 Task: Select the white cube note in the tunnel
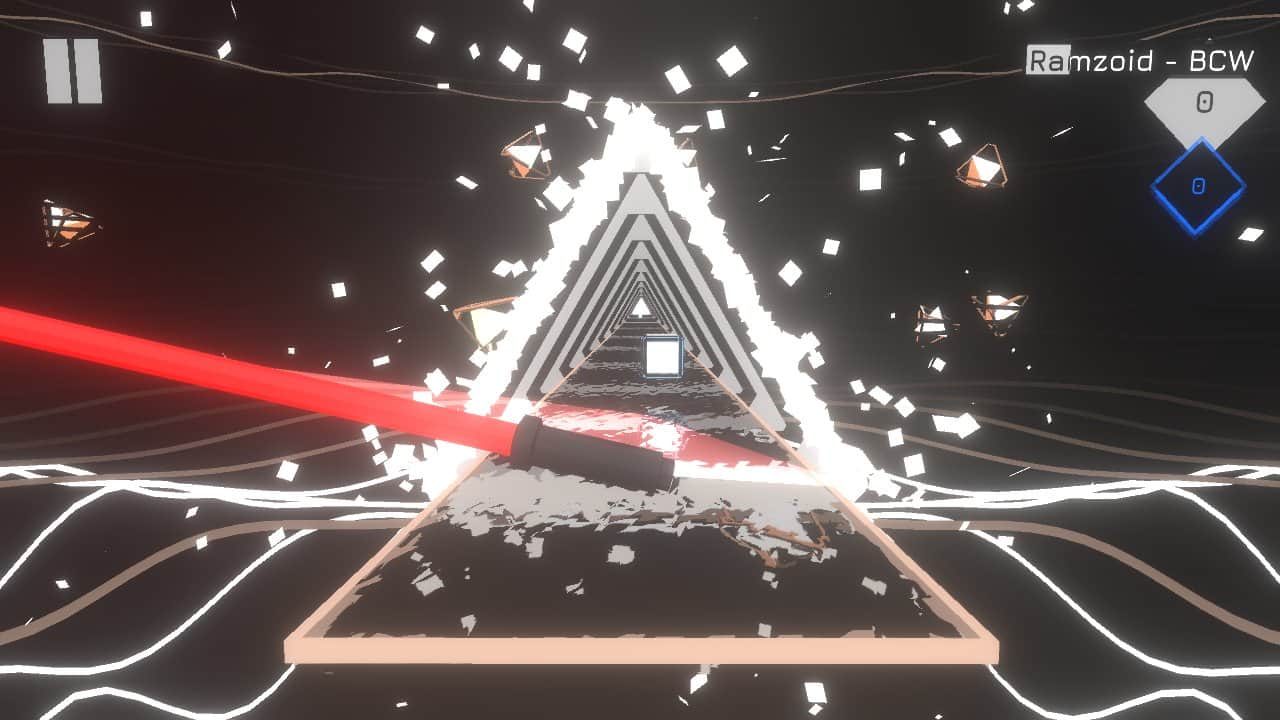(x=661, y=355)
